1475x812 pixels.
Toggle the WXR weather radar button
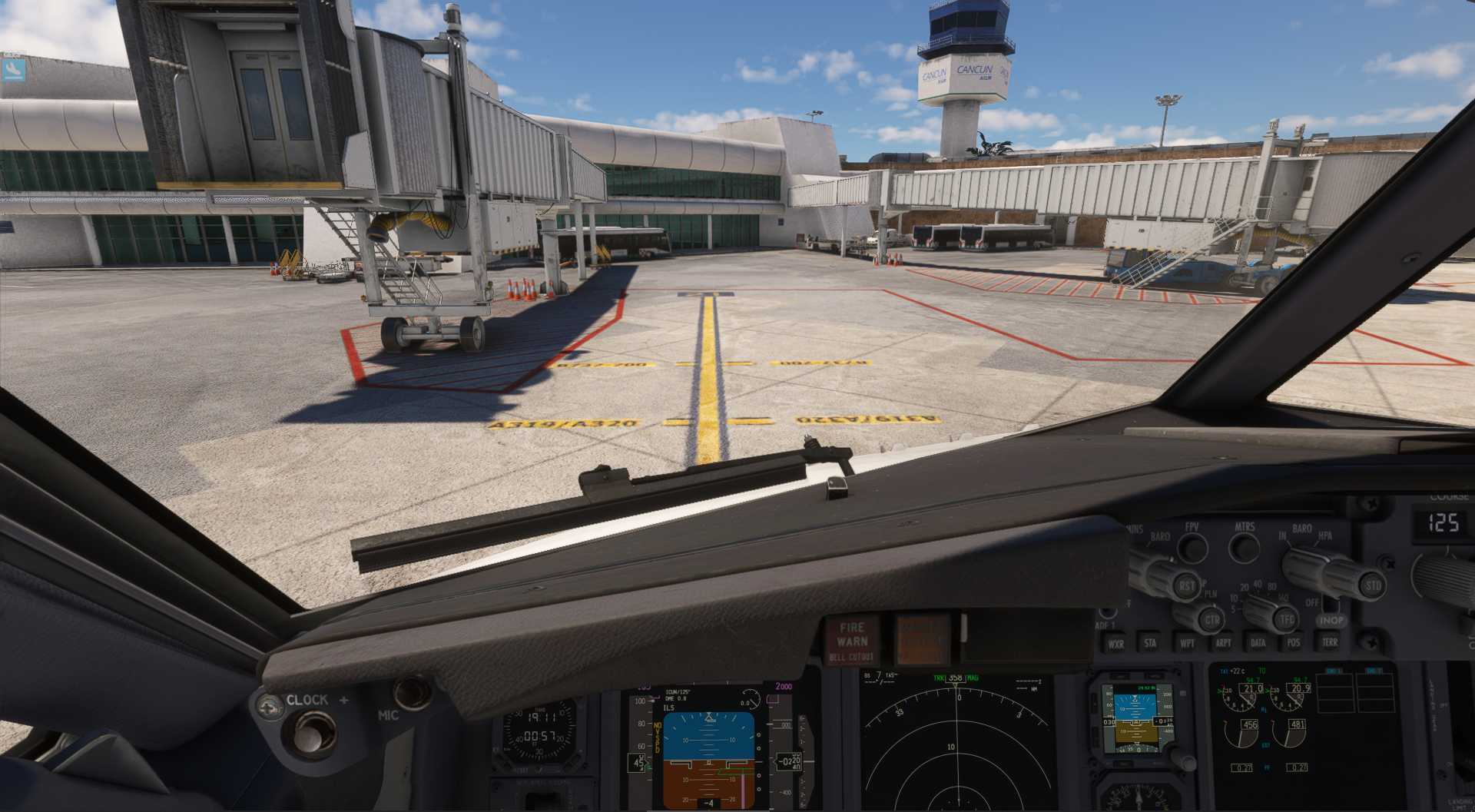tap(1115, 644)
